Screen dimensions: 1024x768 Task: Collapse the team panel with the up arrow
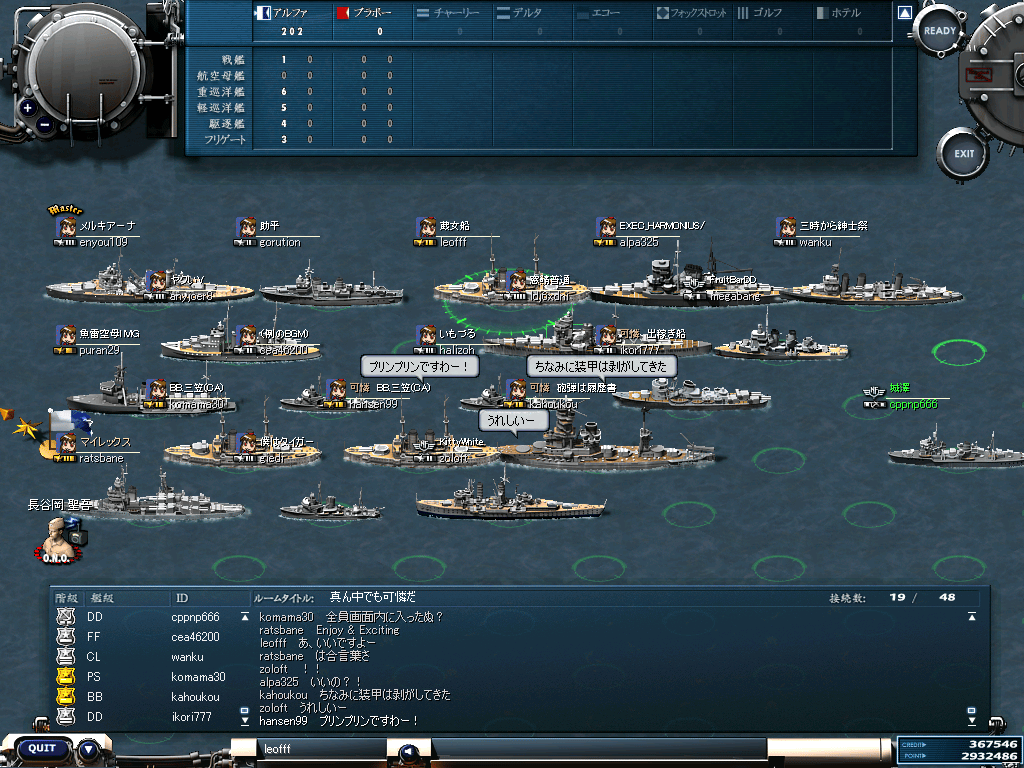[904, 14]
